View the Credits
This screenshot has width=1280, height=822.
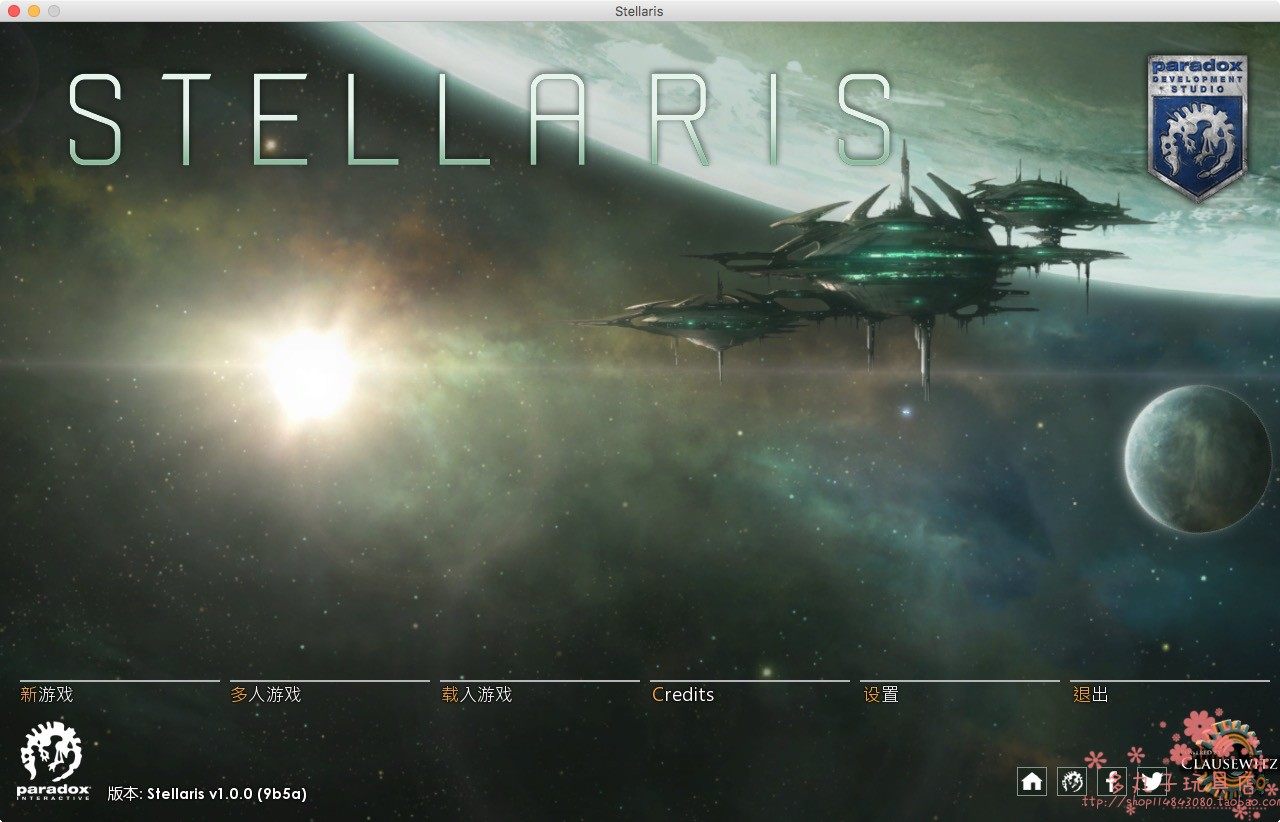point(683,694)
